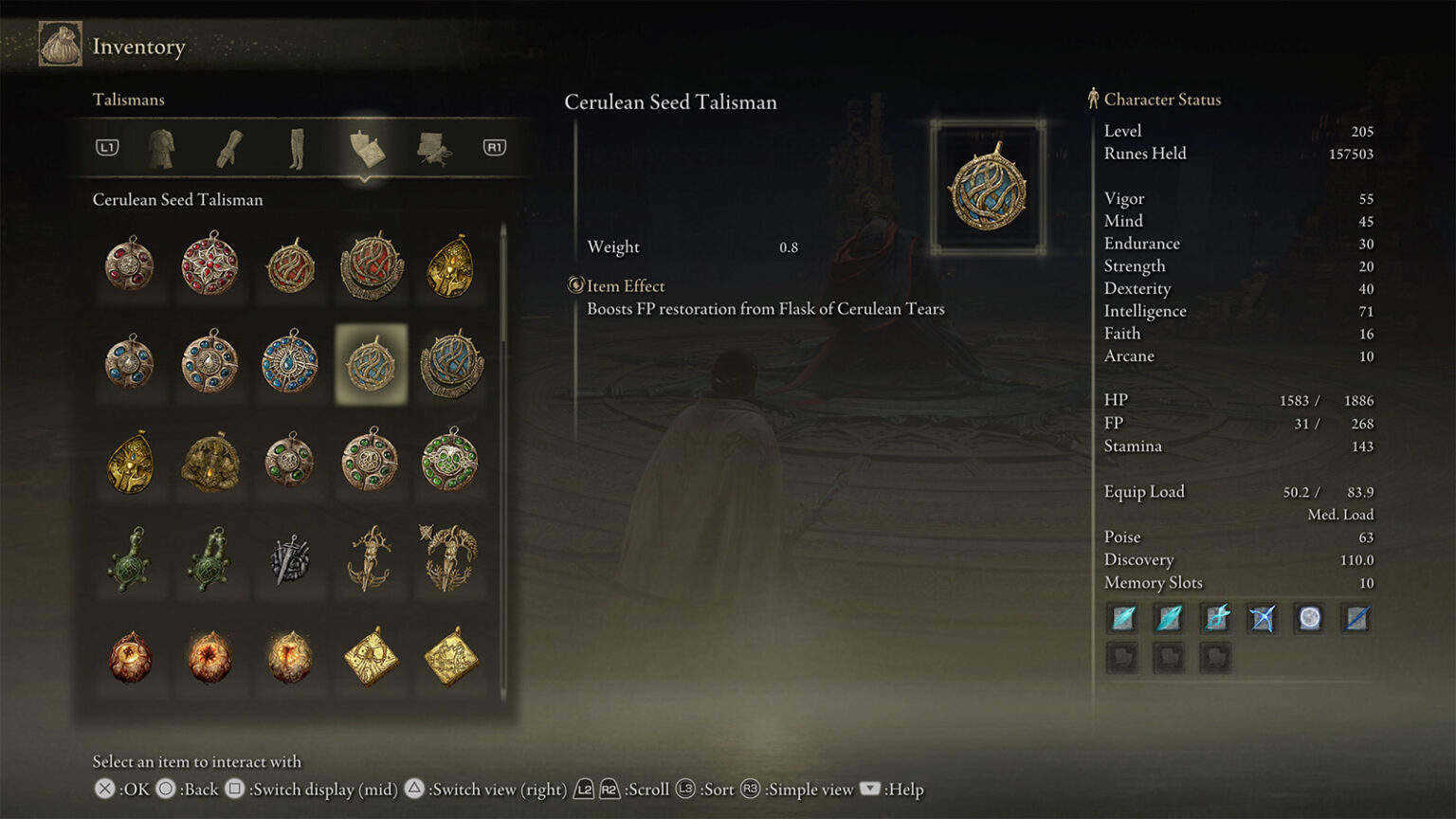1456x819 pixels.
Task: Switch to the arrows category tab on the right
Action: [433, 148]
